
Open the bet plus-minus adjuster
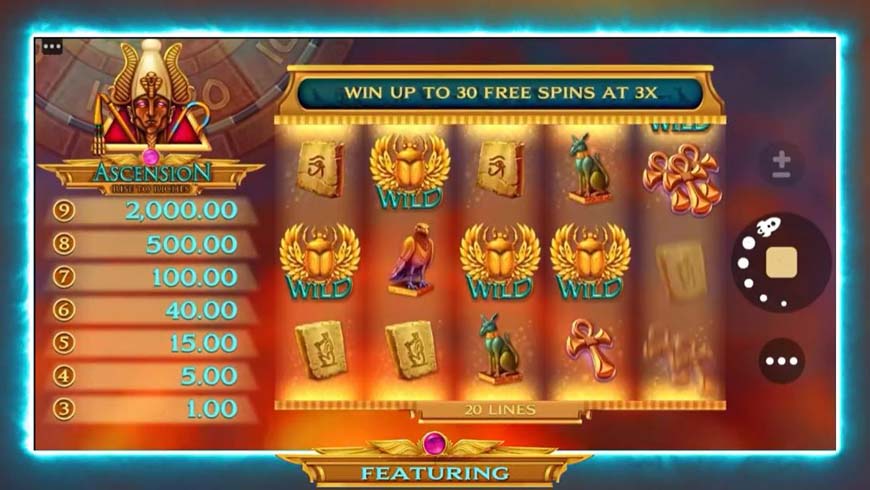(x=782, y=166)
